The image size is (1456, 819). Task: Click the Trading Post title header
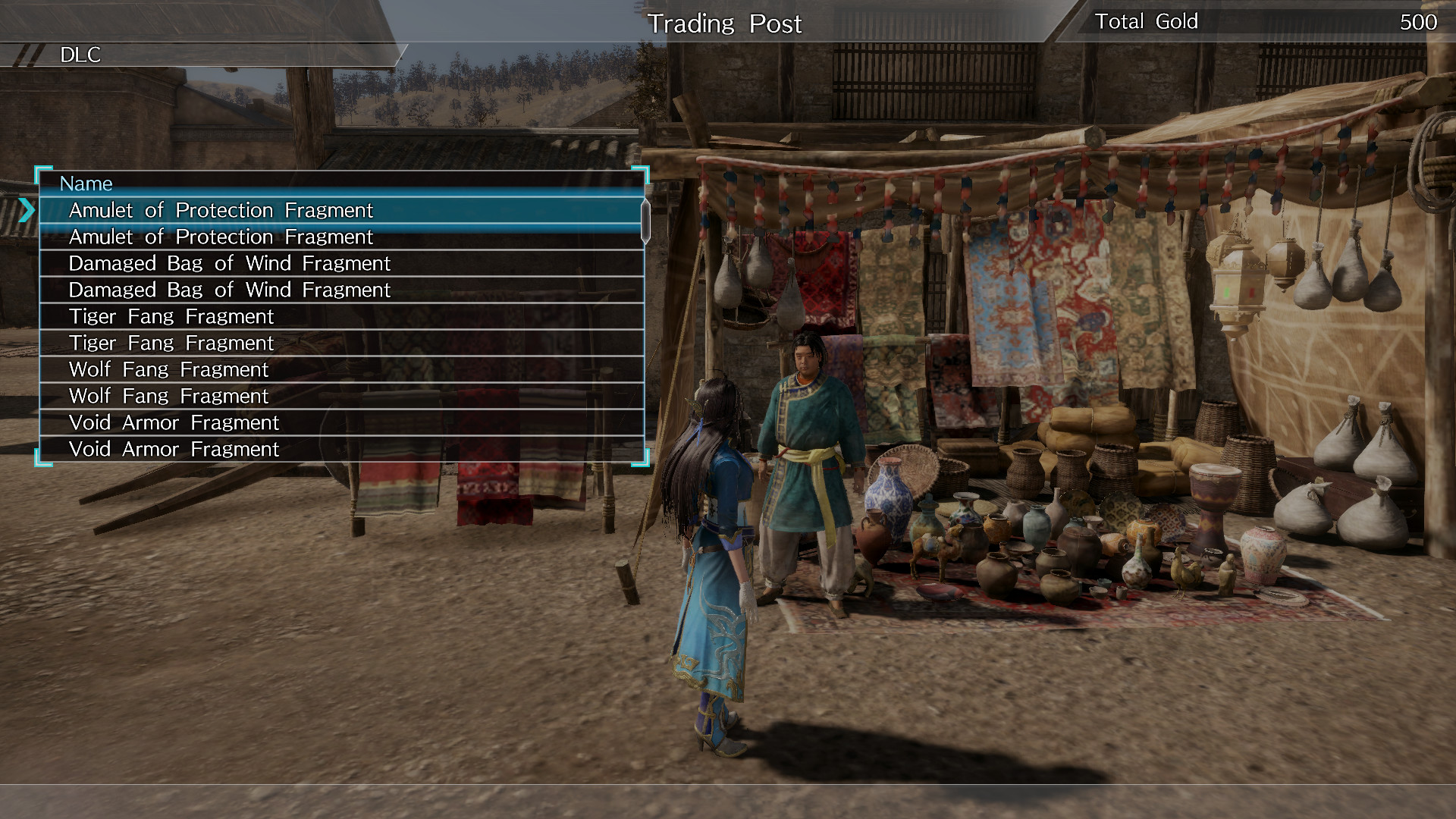(725, 24)
